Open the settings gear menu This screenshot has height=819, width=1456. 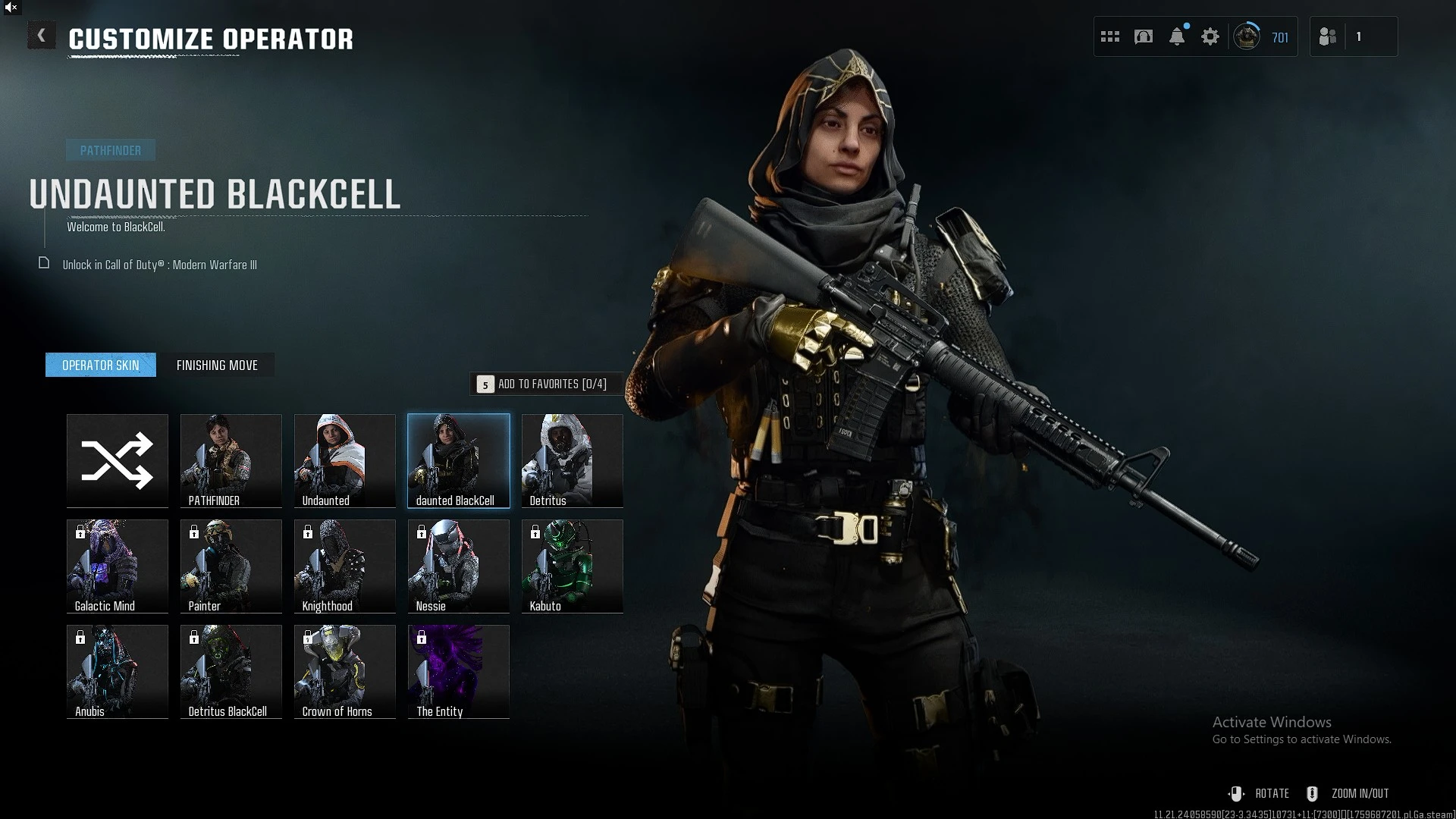[x=1210, y=36]
